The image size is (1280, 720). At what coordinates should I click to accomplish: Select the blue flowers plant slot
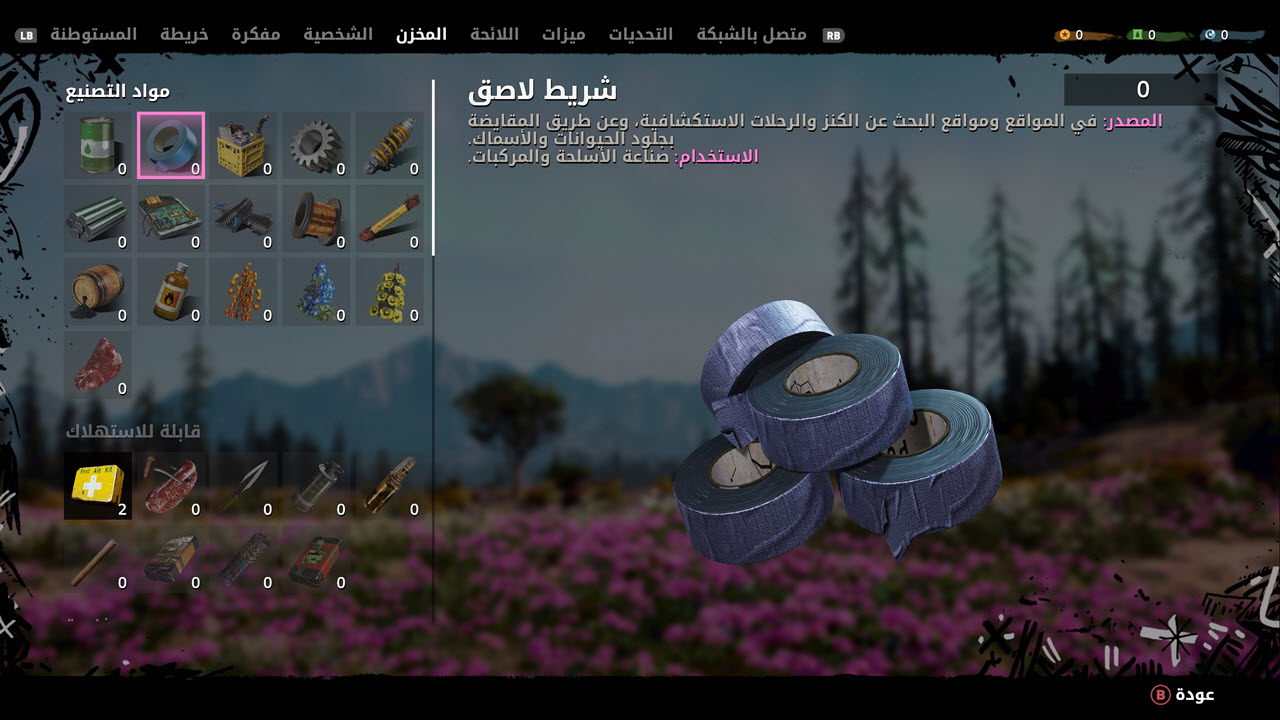317,292
